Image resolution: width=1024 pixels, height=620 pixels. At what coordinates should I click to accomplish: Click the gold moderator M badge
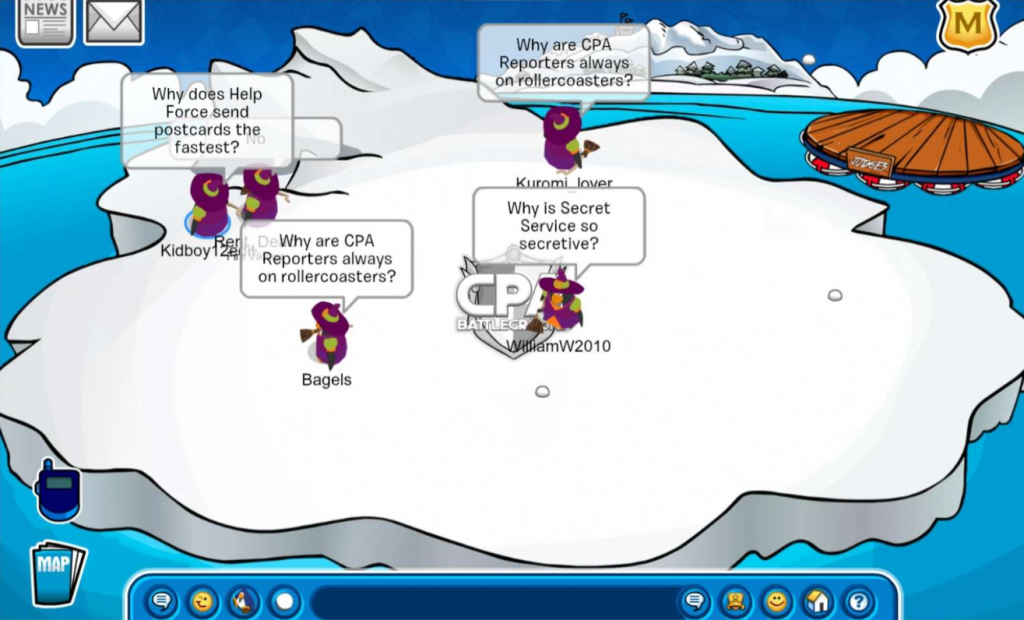(966, 24)
